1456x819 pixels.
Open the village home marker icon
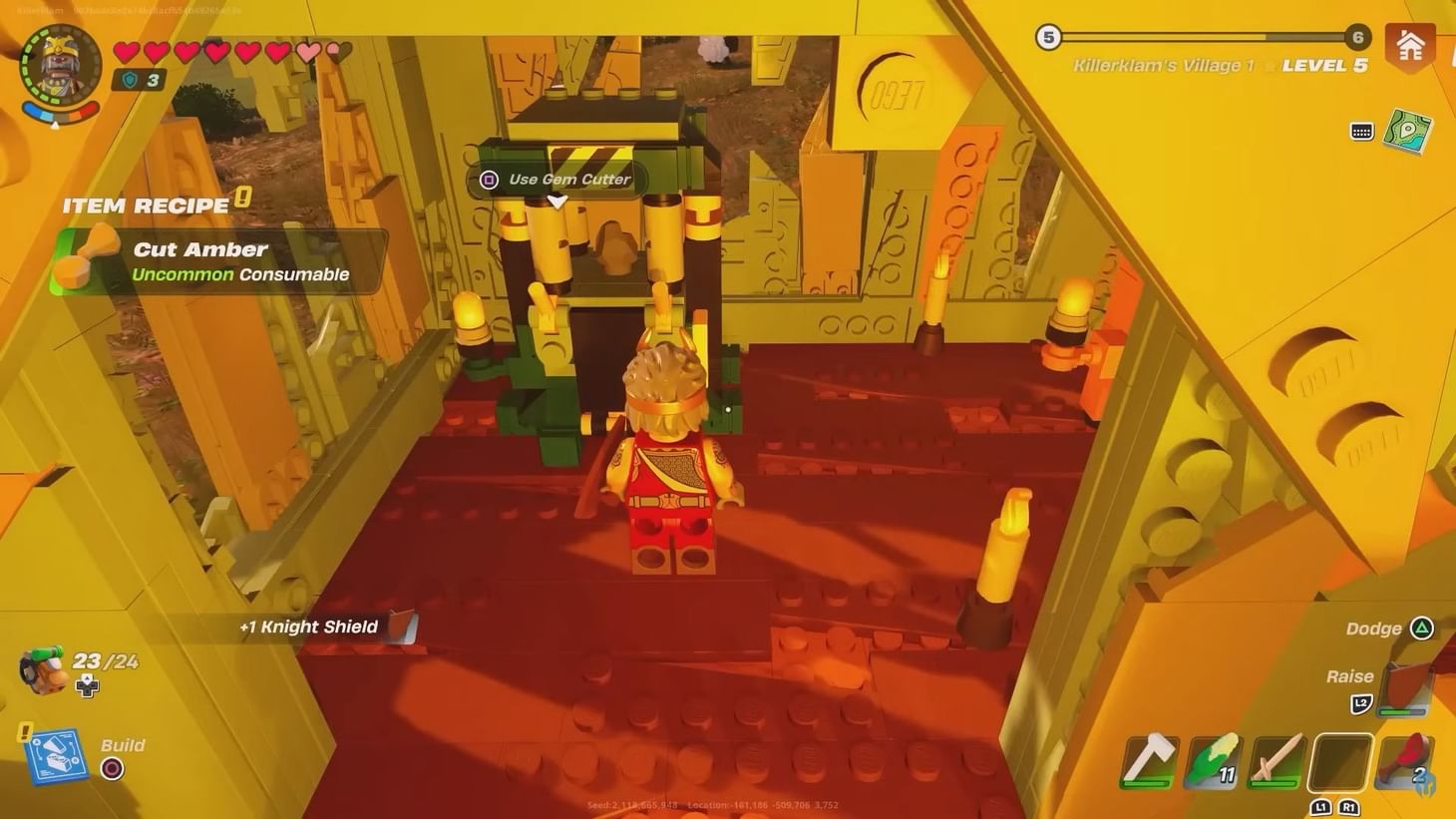[x=1411, y=45]
